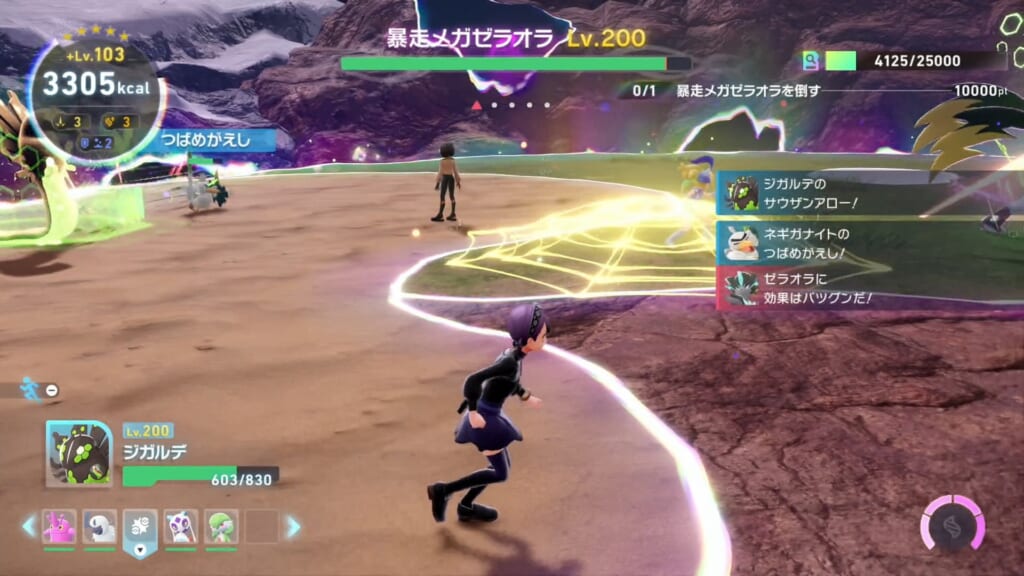Pick the green Gardevoir party slot
Image resolution: width=1024 pixels, height=576 pixels.
click(221, 526)
